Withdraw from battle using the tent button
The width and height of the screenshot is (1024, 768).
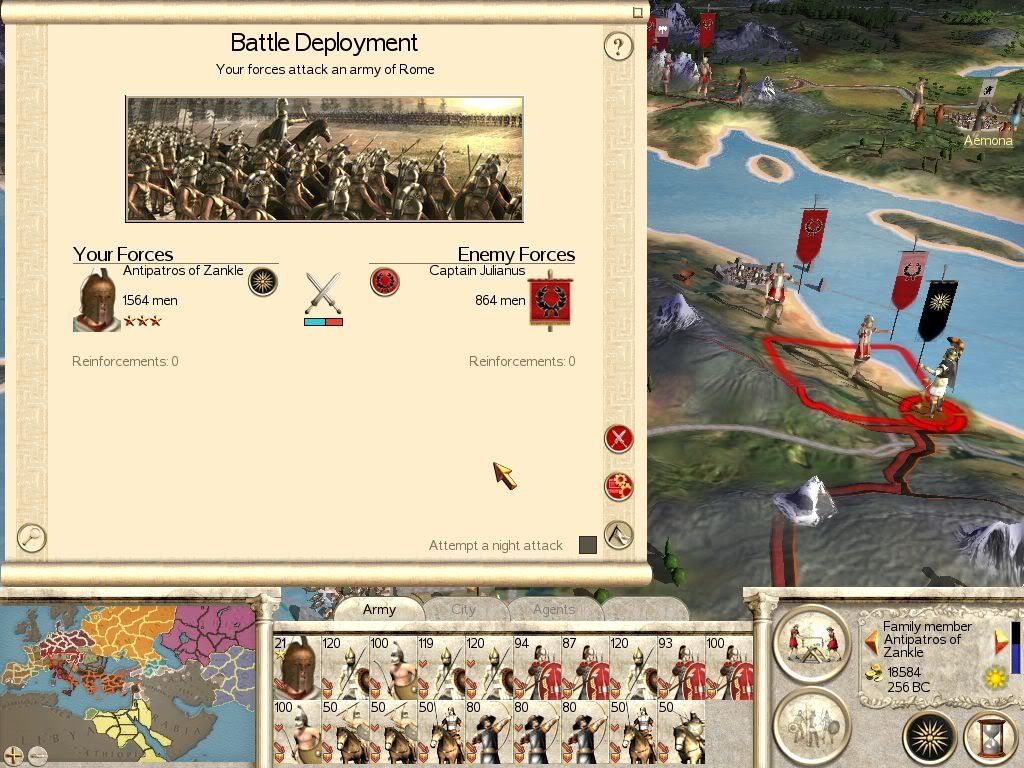(x=619, y=536)
